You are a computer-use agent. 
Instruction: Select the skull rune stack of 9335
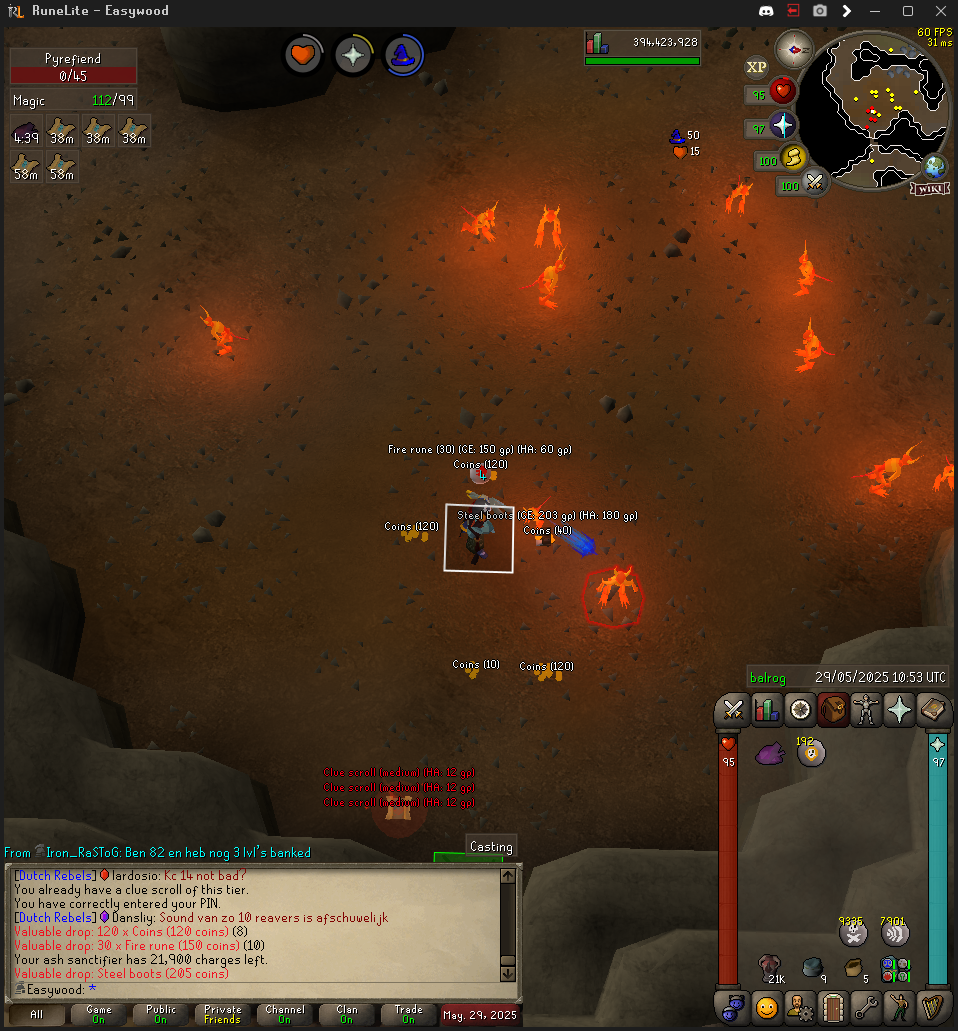point(852,934)
